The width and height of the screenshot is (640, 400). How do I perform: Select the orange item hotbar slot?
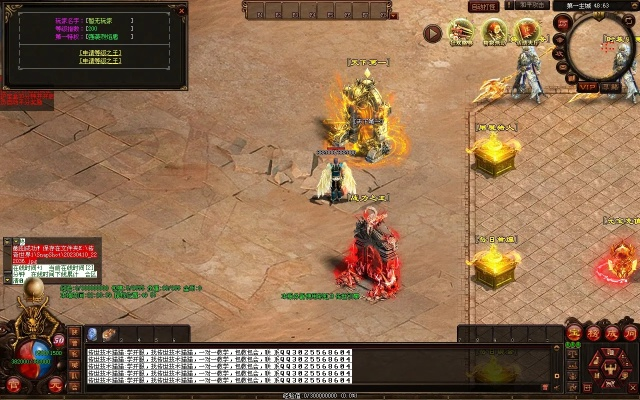[x=110, y=334]
